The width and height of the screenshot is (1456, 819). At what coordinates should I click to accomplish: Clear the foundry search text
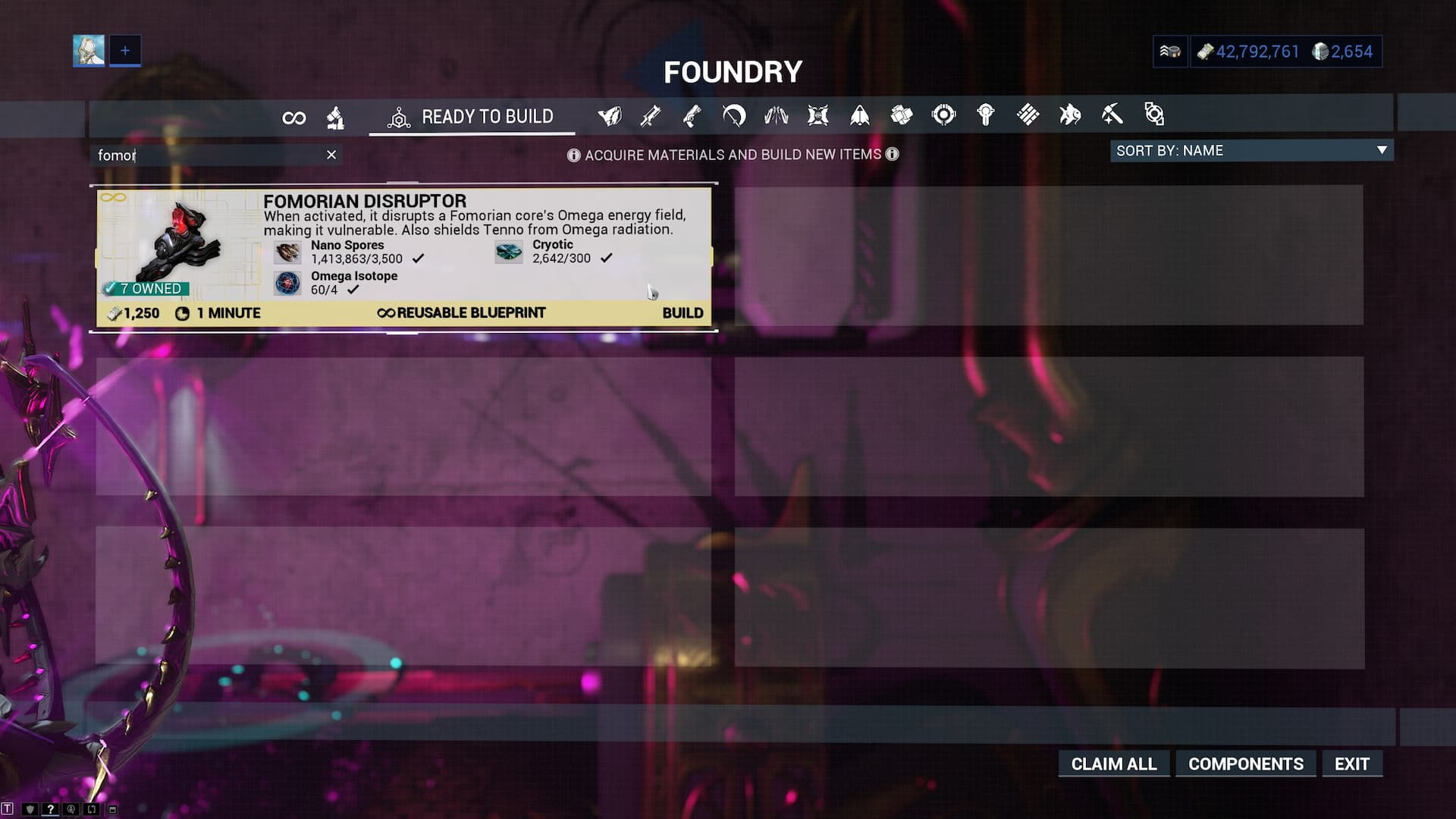click(x=331, y=155)
